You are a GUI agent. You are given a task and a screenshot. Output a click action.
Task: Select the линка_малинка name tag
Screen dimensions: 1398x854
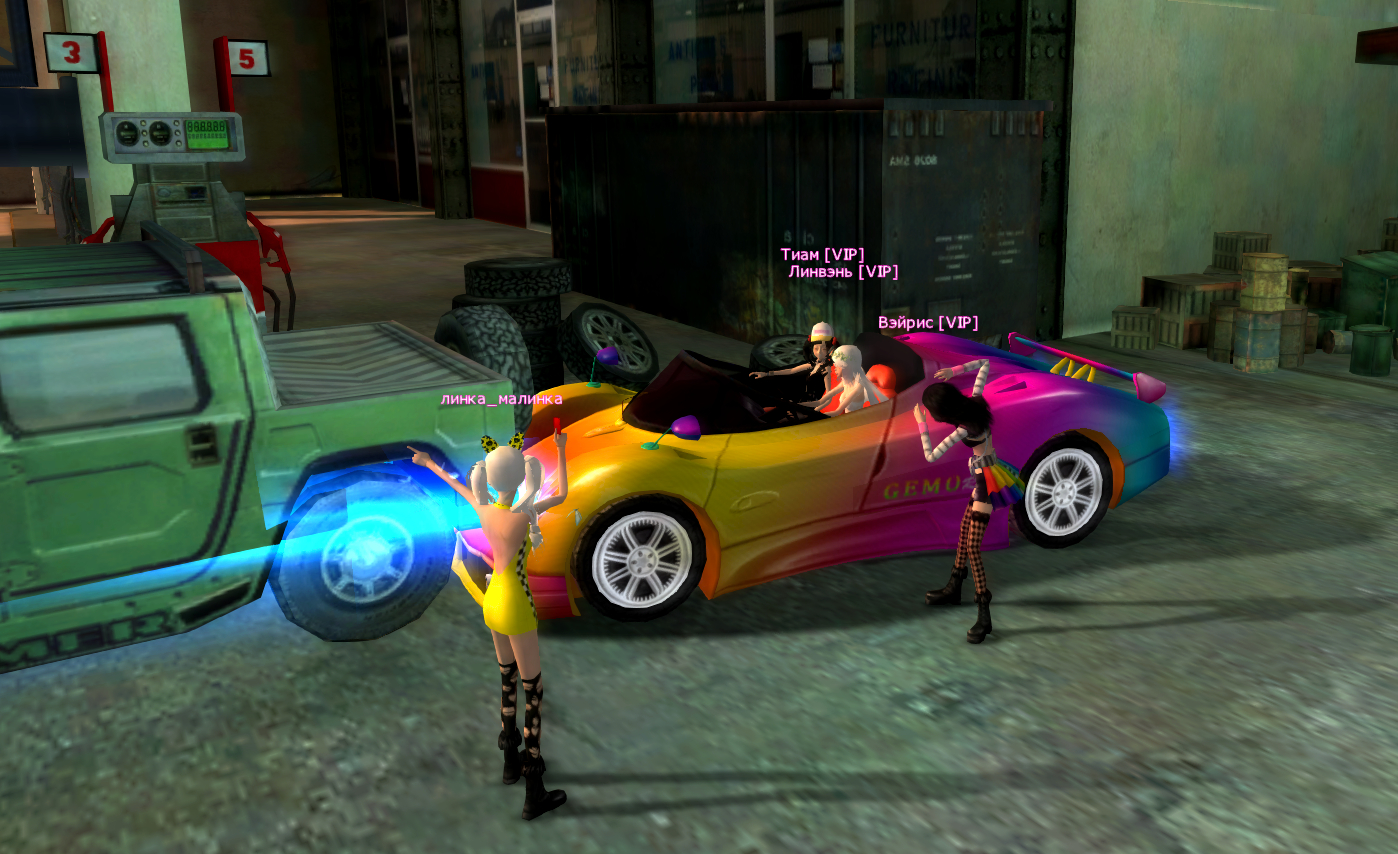pos(501,399)
